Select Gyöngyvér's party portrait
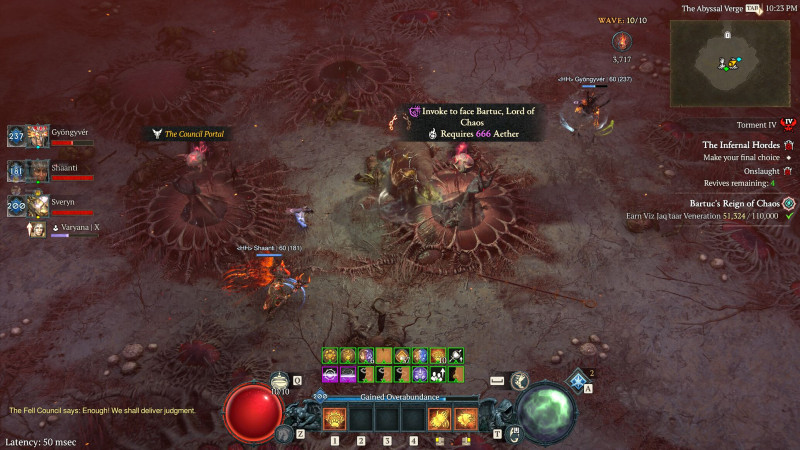This screenshot has height=450, width=800. 38,136
